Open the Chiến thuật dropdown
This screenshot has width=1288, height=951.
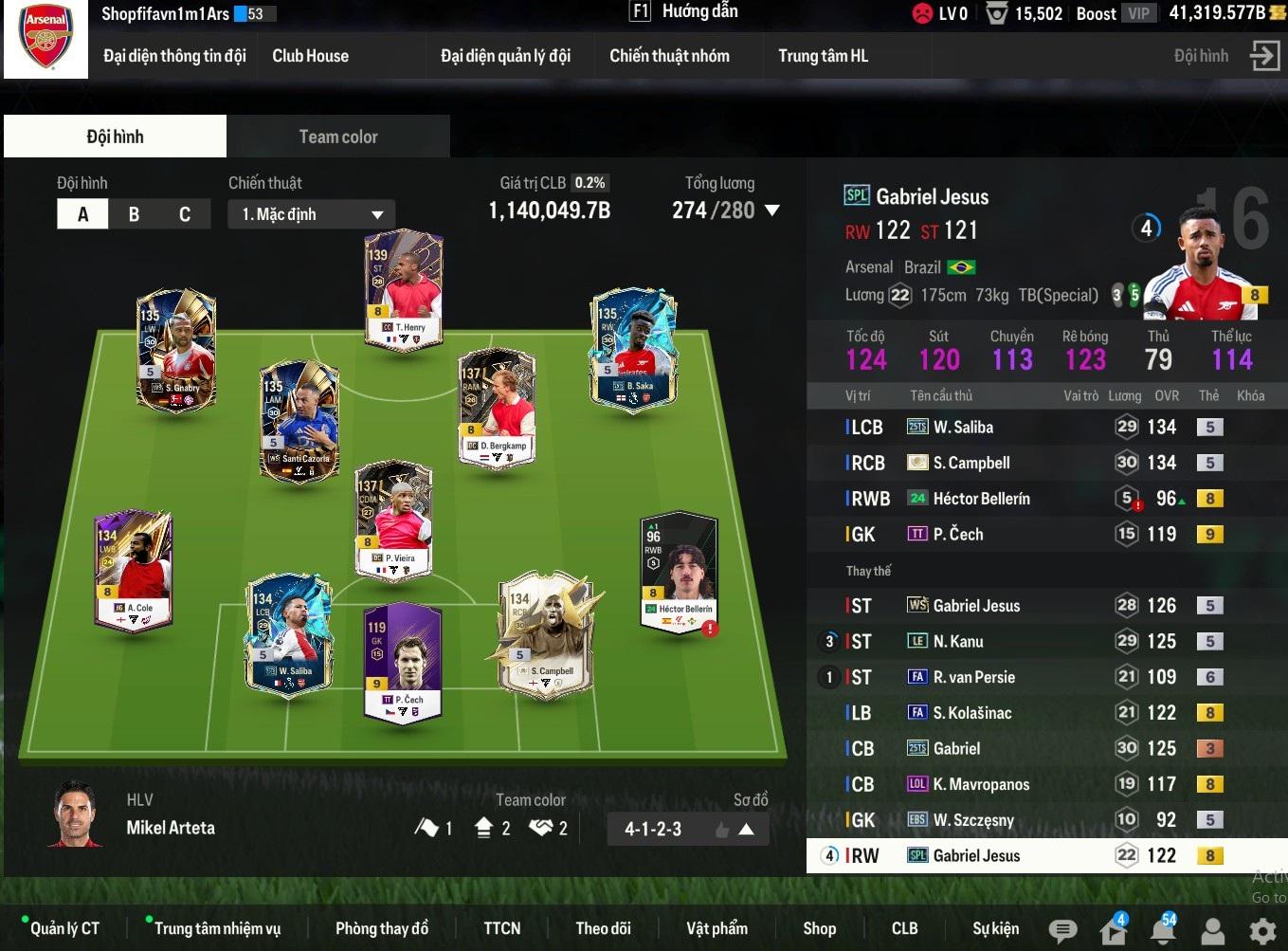(x=311, y=214)
